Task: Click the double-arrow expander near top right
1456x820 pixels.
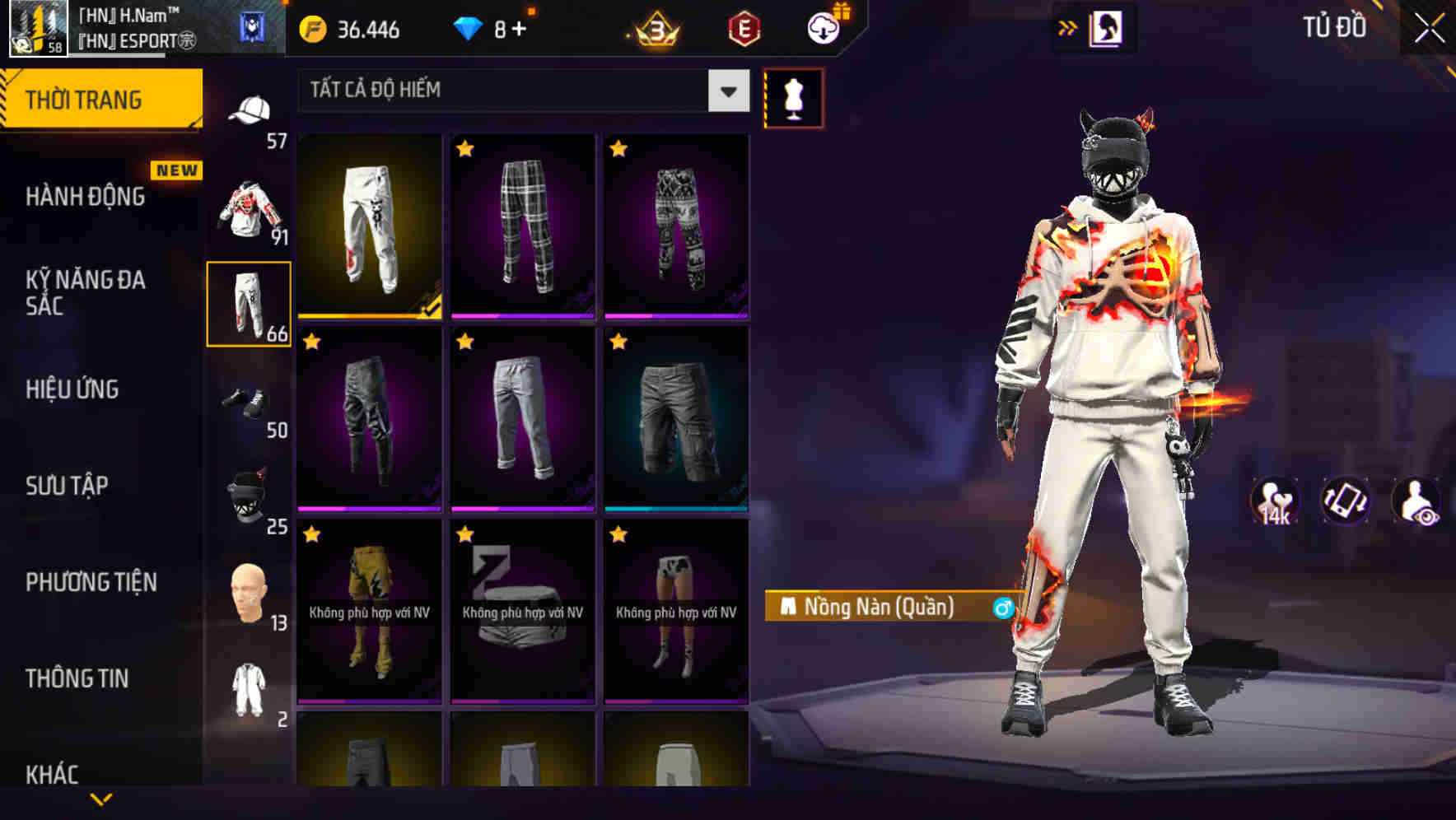Action: (x=1067, y=26)
